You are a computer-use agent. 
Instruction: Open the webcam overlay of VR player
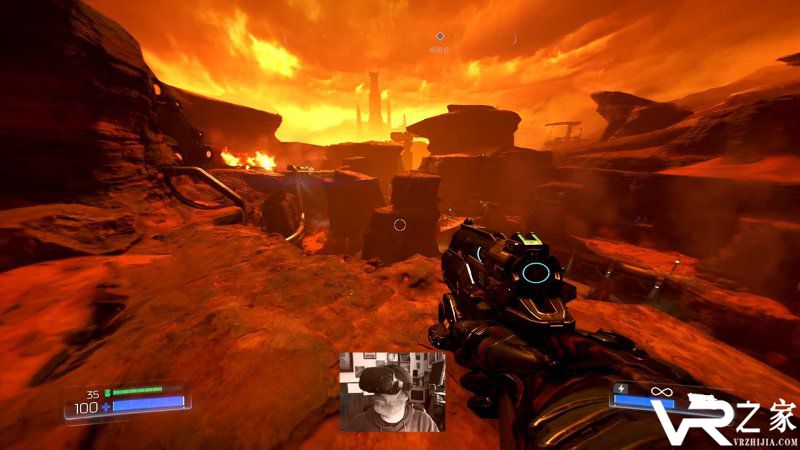pos(392,391)
